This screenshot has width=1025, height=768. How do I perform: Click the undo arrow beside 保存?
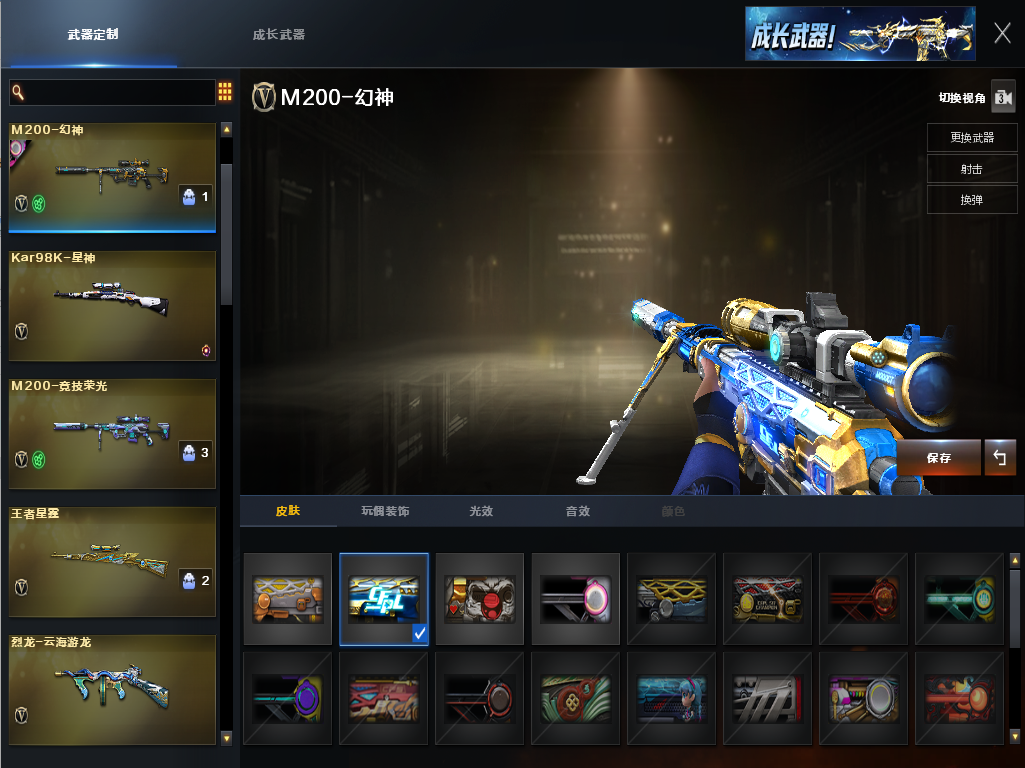click(x=1000, y=458)
